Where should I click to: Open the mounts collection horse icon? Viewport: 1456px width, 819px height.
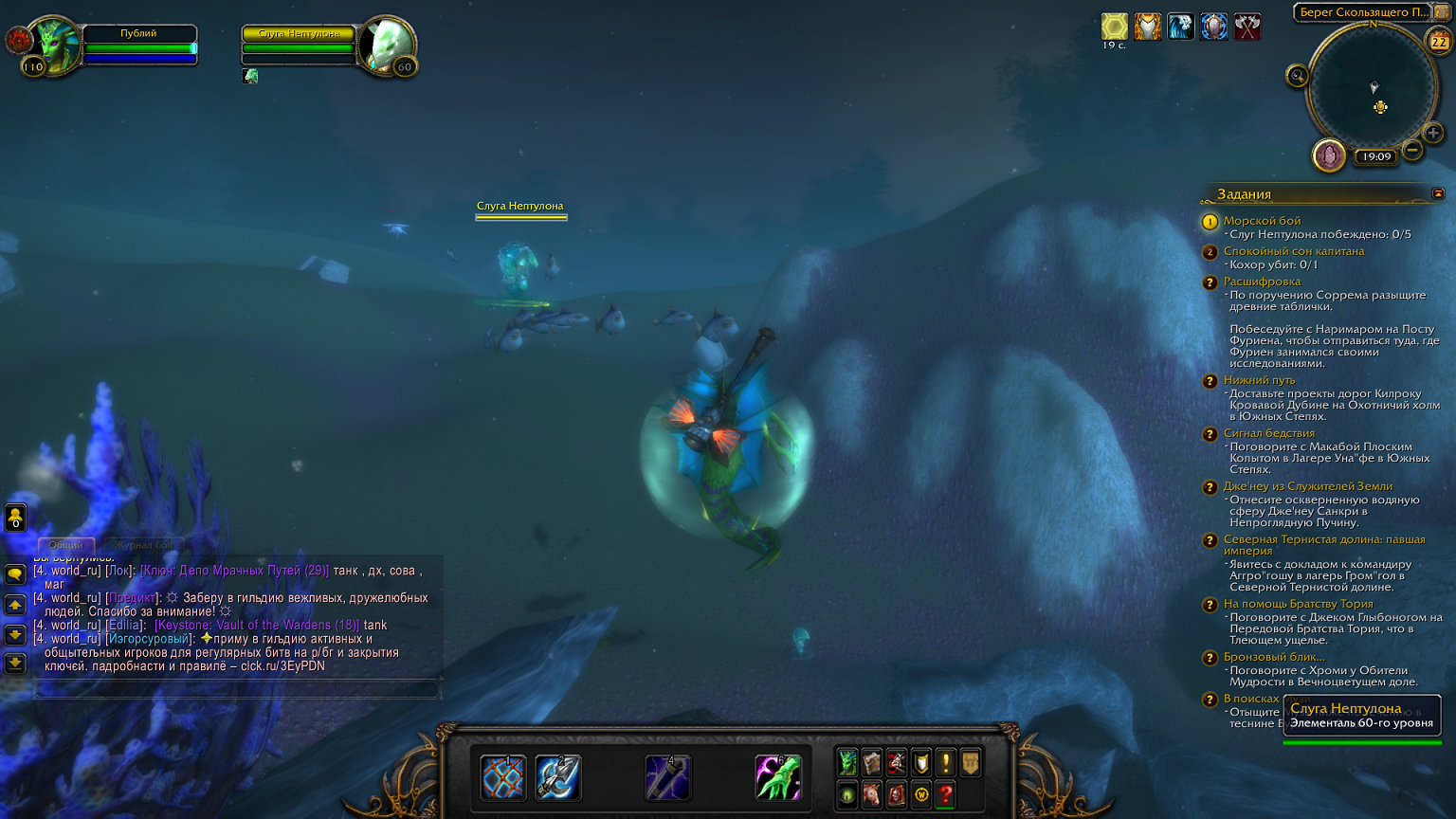click(x=872, y=794)
